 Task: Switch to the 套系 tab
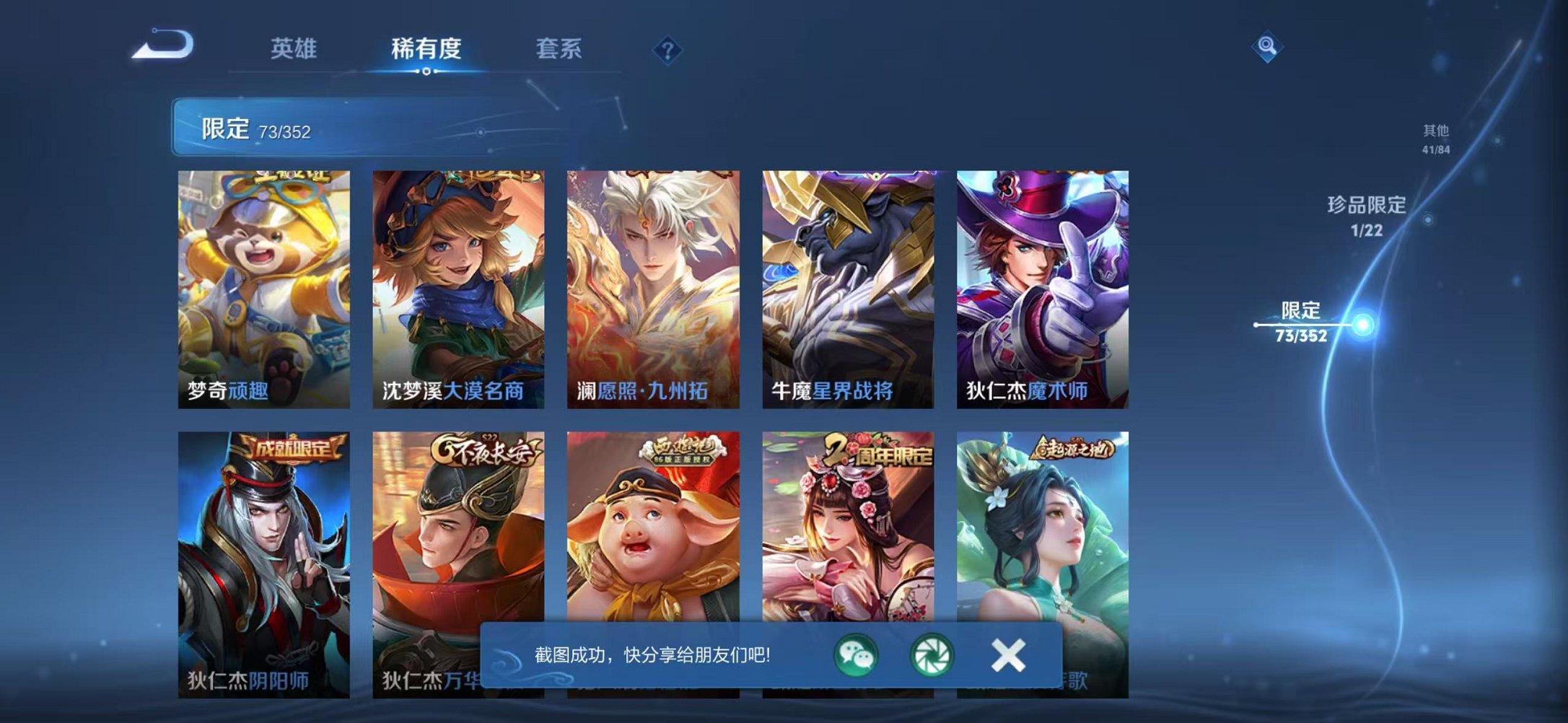tap(559, 48)
